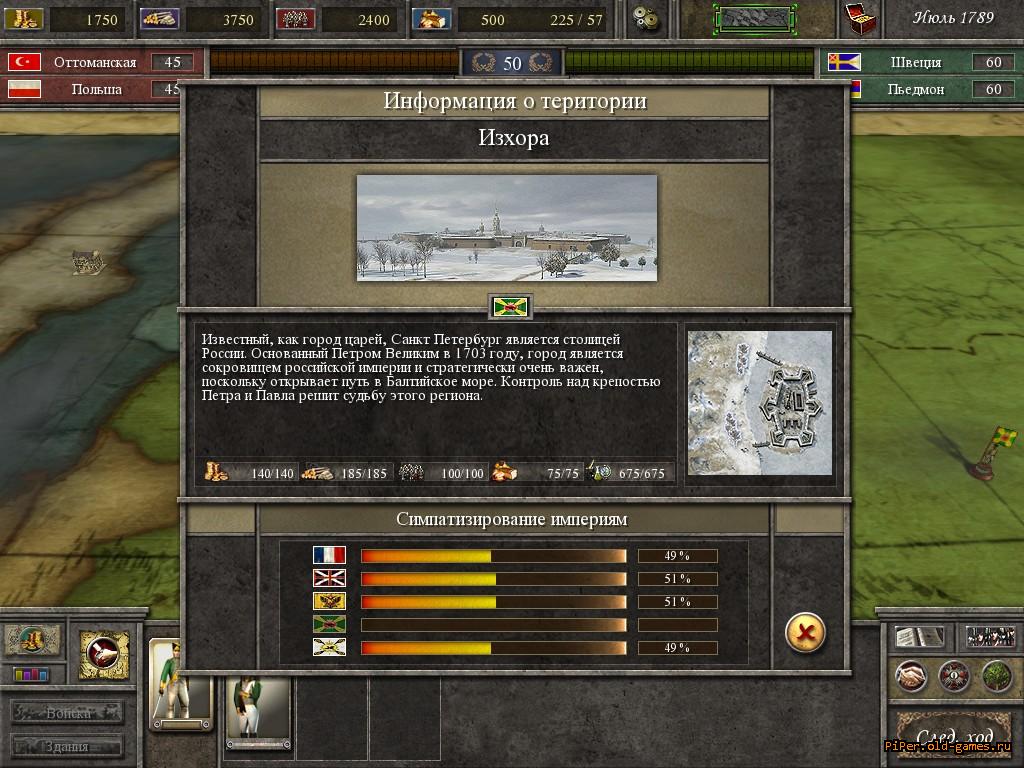Click the green tree round icon
The height and width of the screenshot is (768, 1024).
[996, 677]
